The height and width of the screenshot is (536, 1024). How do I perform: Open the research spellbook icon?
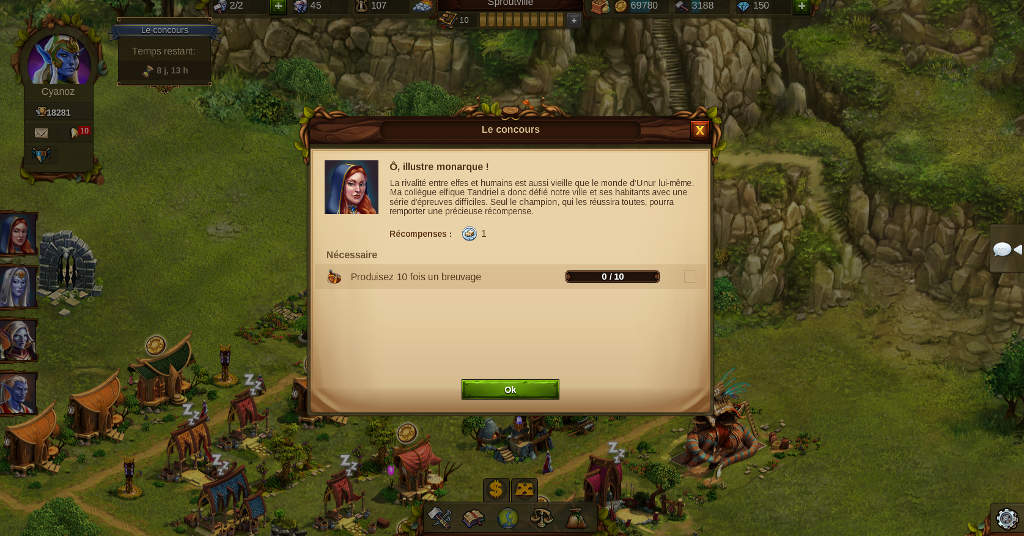pos(474,518)
